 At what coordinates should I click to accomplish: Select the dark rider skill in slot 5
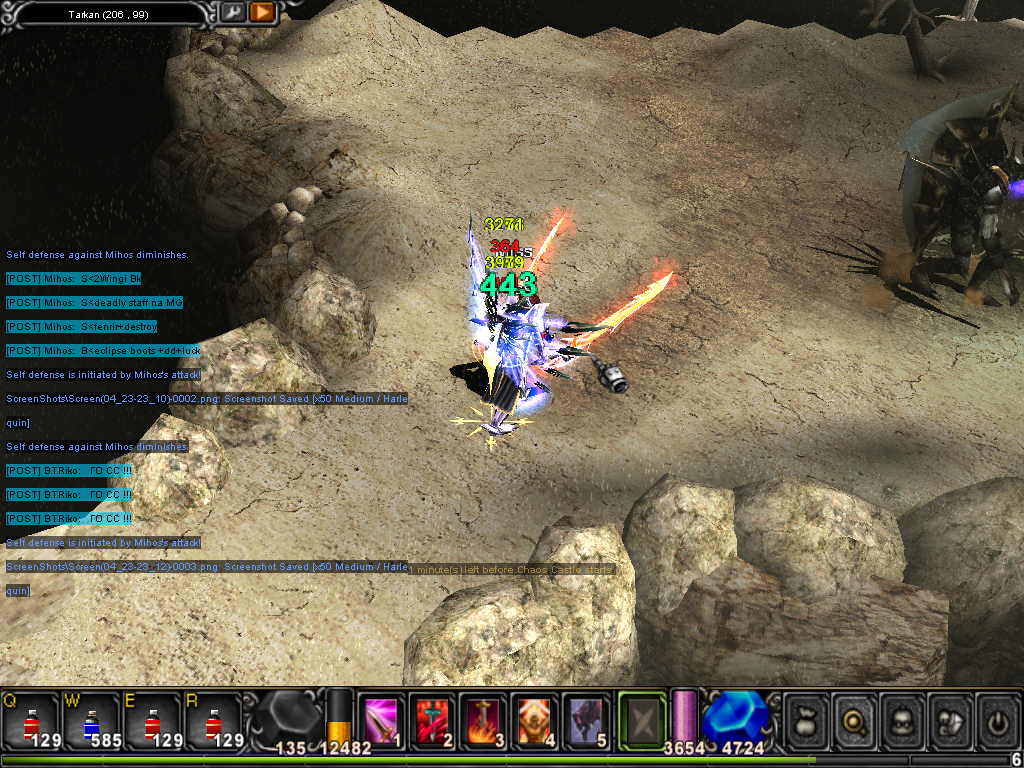pos(586,720)
